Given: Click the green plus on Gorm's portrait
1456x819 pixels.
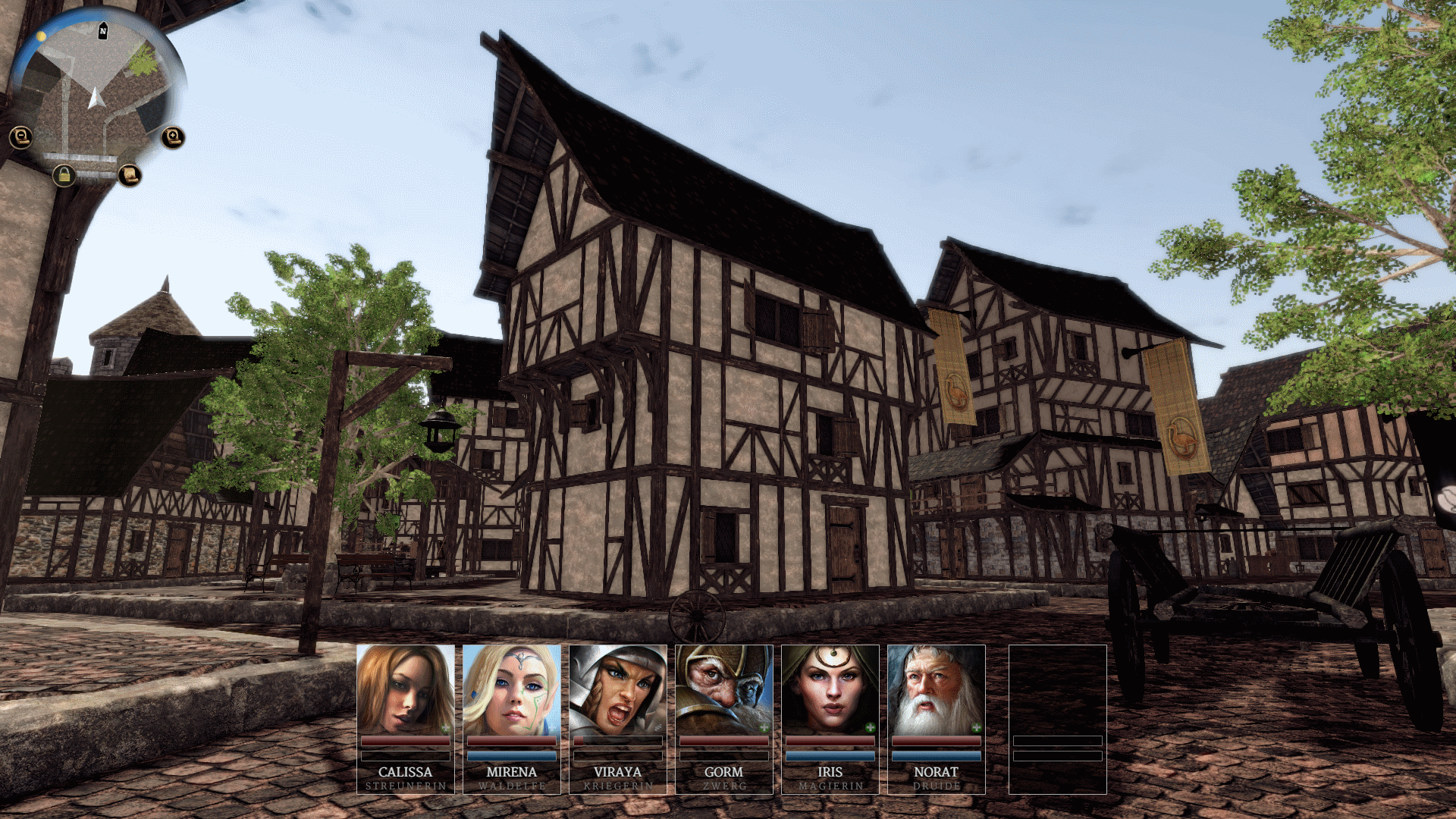Looking at the screenshot, I should [764, 728].
